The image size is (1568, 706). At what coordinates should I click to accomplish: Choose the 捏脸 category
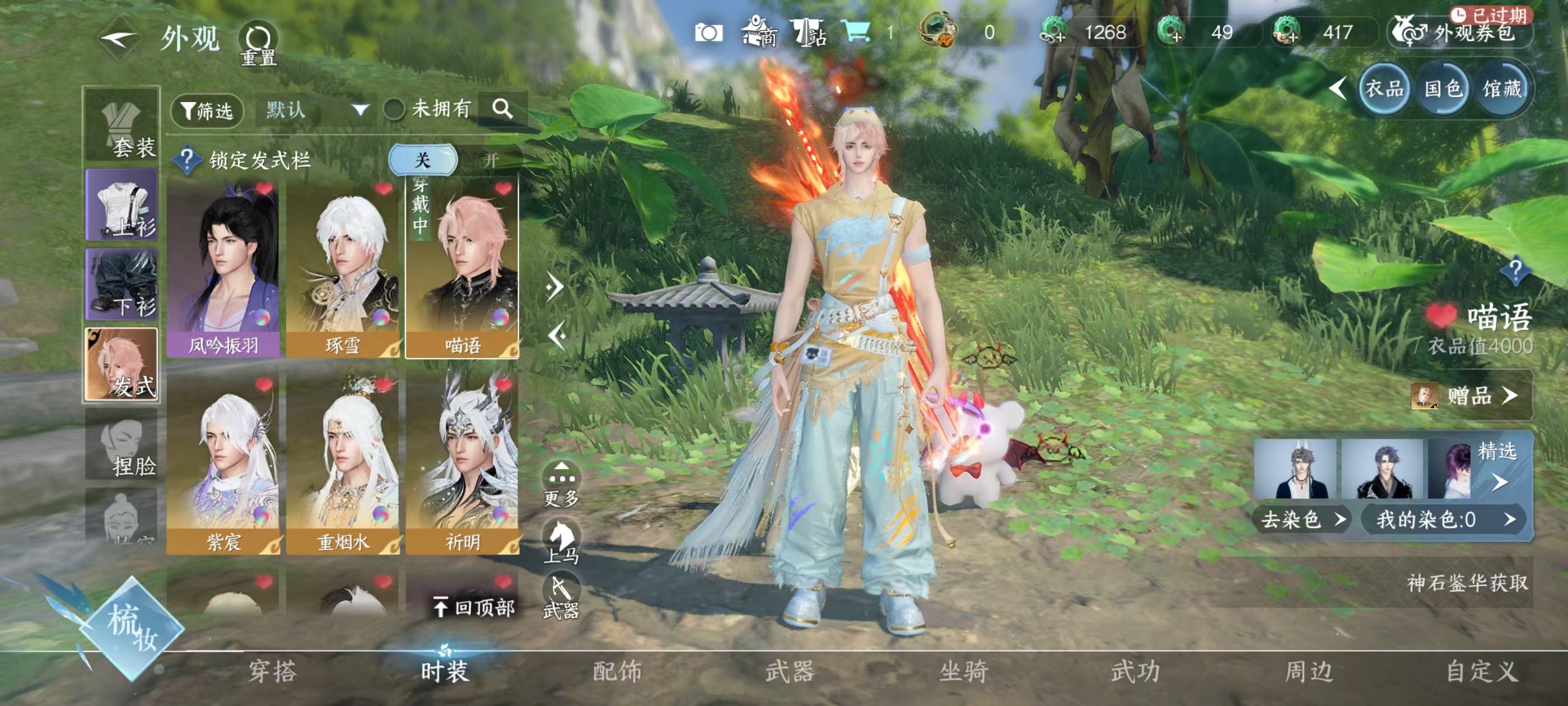[x=122, y=445]
